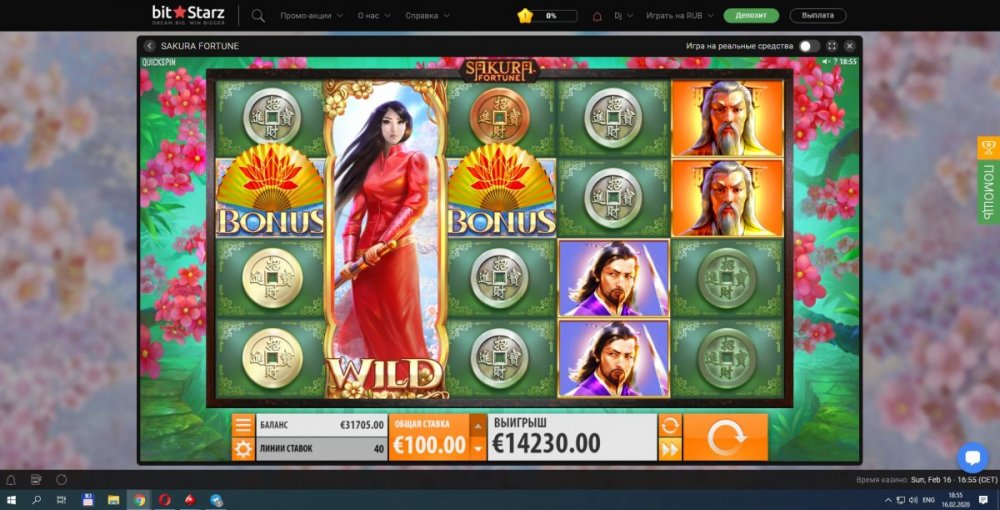Switch the game to fullscreen mode
Screen dimensions: 1000x510
(831, 46)
